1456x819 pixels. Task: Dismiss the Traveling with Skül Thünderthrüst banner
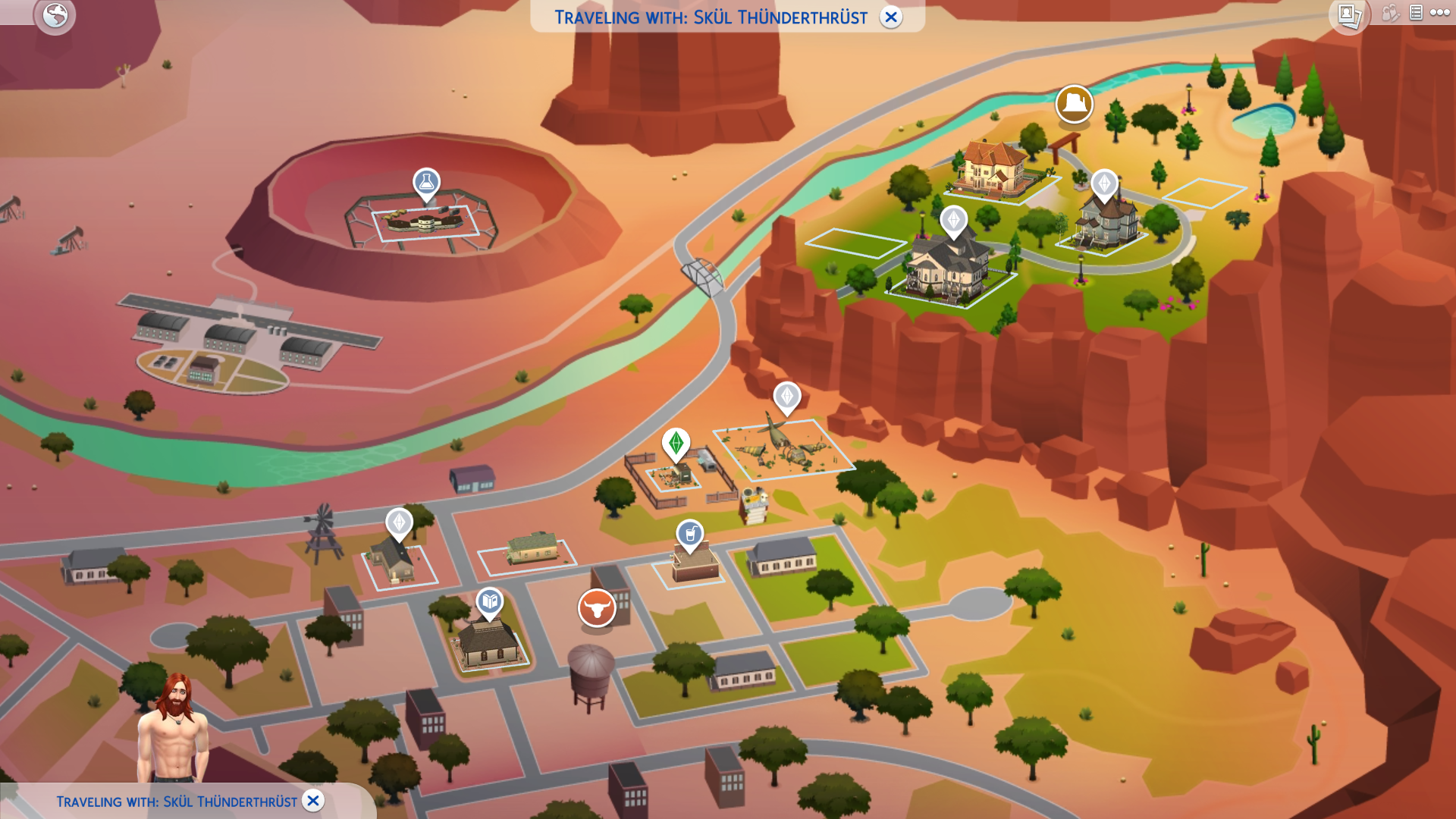891,17
